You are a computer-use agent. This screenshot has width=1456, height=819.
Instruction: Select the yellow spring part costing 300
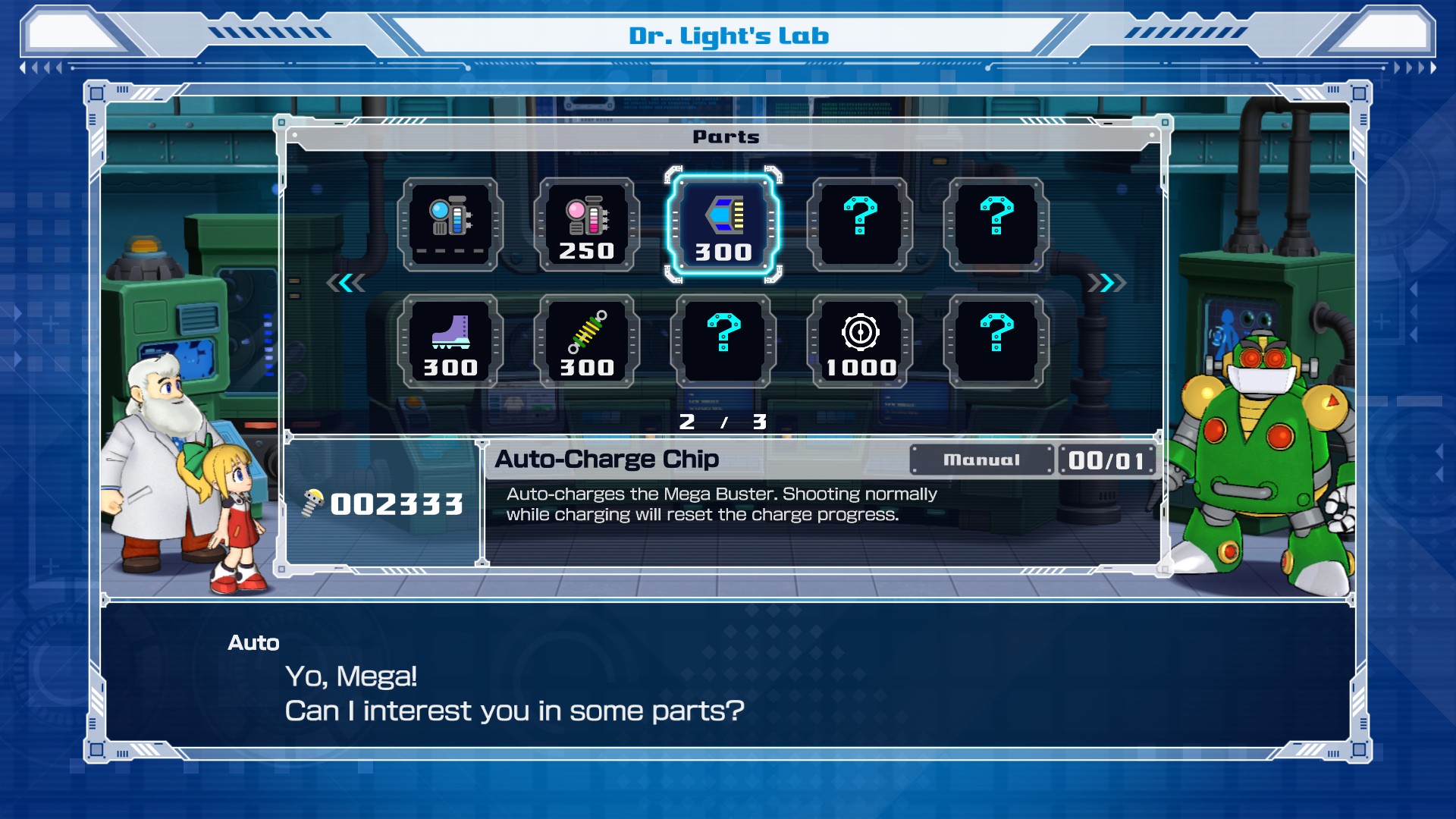[x=586, y=342]
